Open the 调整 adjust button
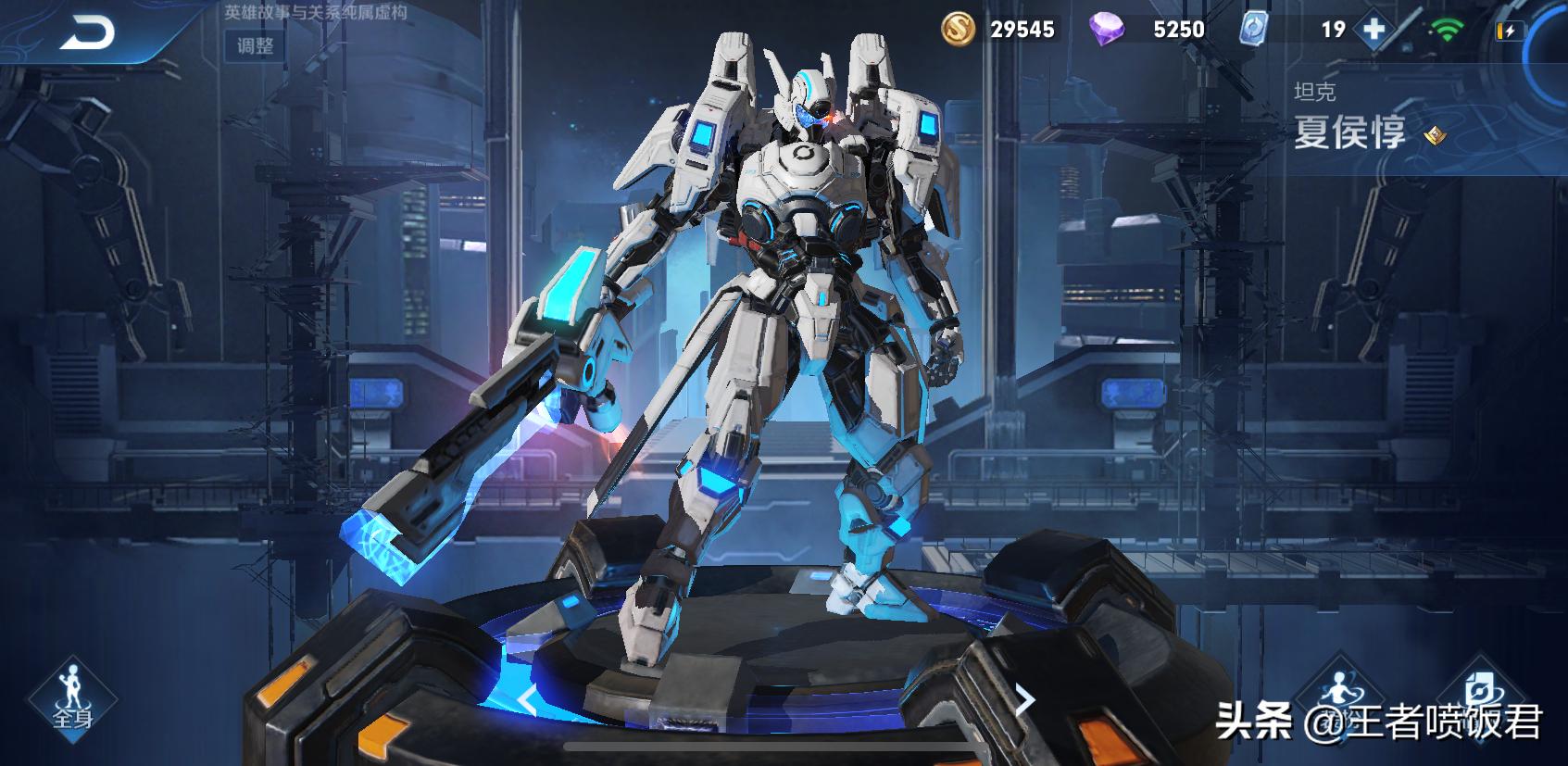Viewport: 1568px width, 766px height. [255, 45]
